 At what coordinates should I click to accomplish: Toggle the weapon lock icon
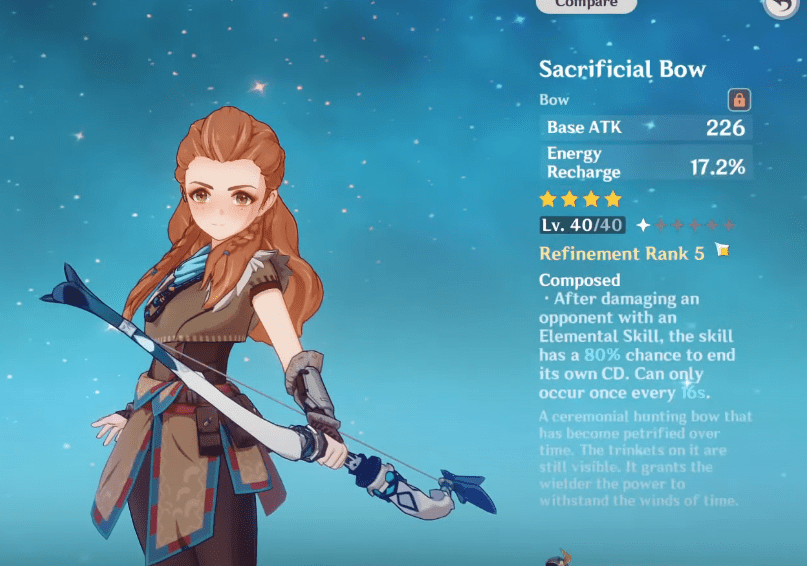coord(739,100)
